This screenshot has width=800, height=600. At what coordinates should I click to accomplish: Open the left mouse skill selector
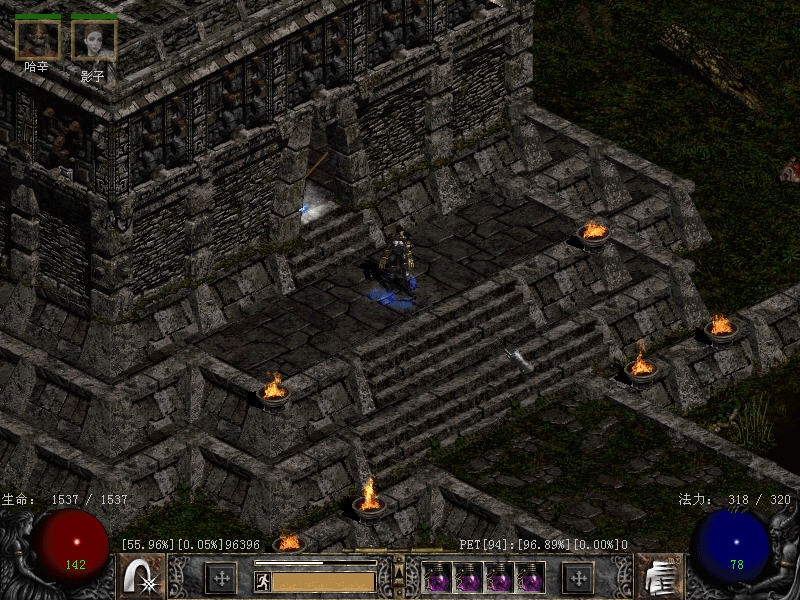tap(141, 577)
